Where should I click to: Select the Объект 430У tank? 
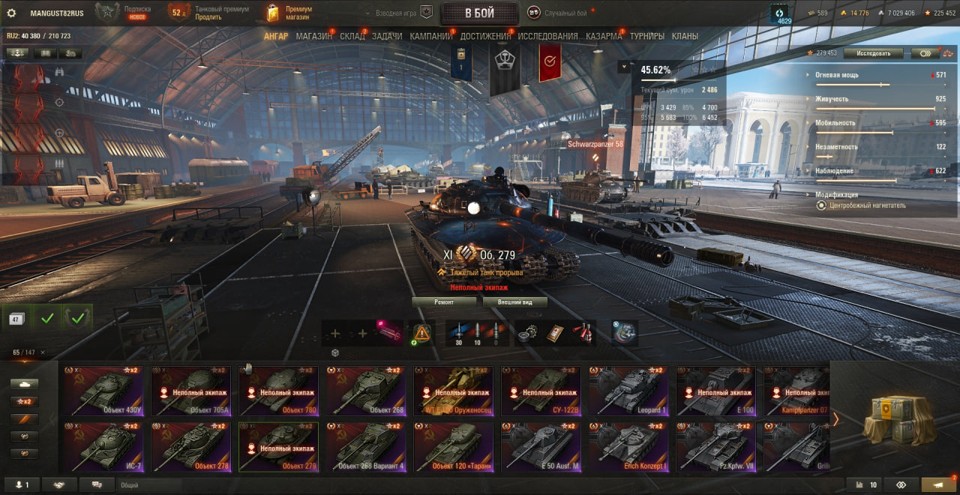103,391
